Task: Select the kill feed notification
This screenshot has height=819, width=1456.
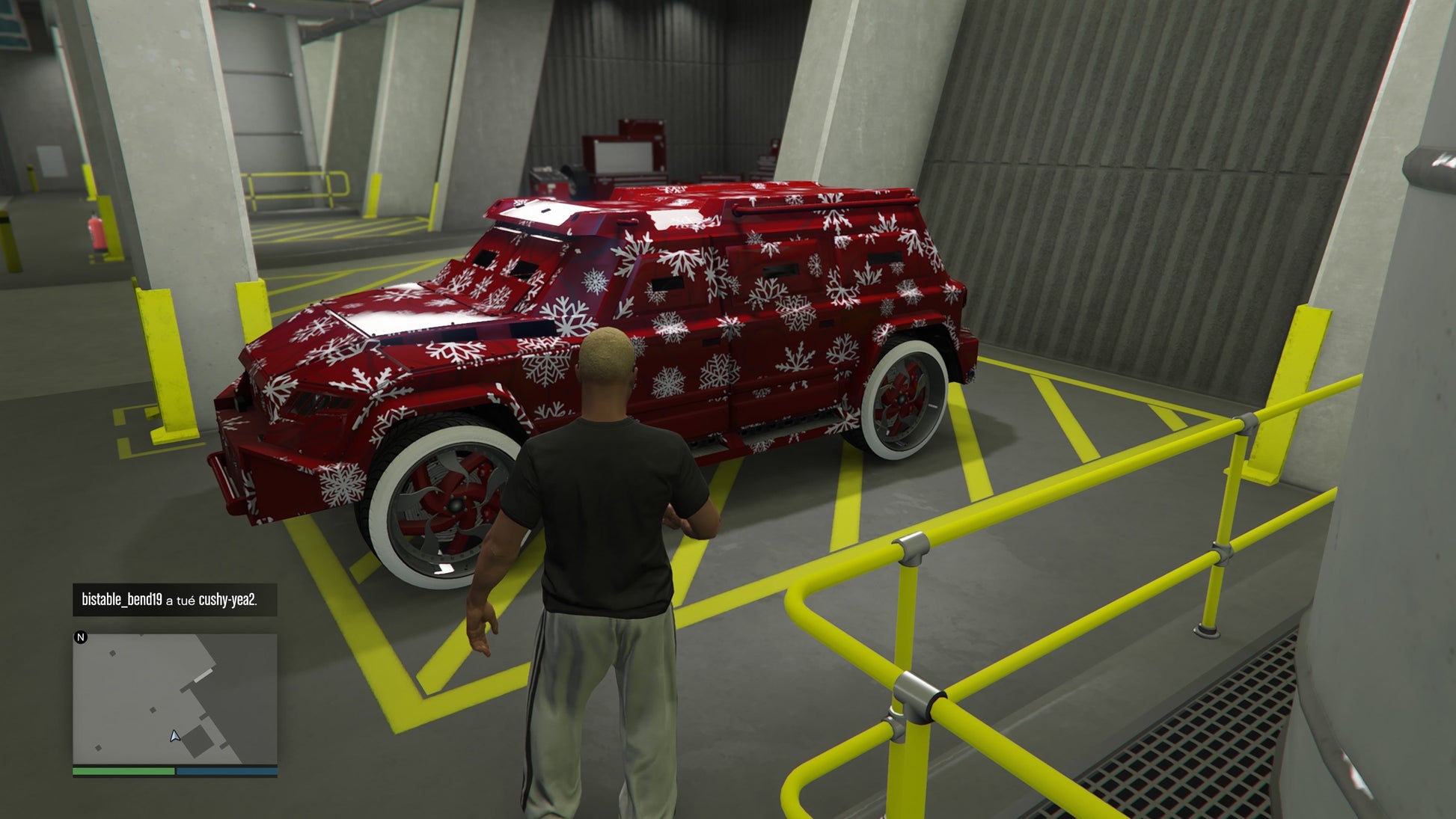Action: pyautogui.click(x=174, y=600)
